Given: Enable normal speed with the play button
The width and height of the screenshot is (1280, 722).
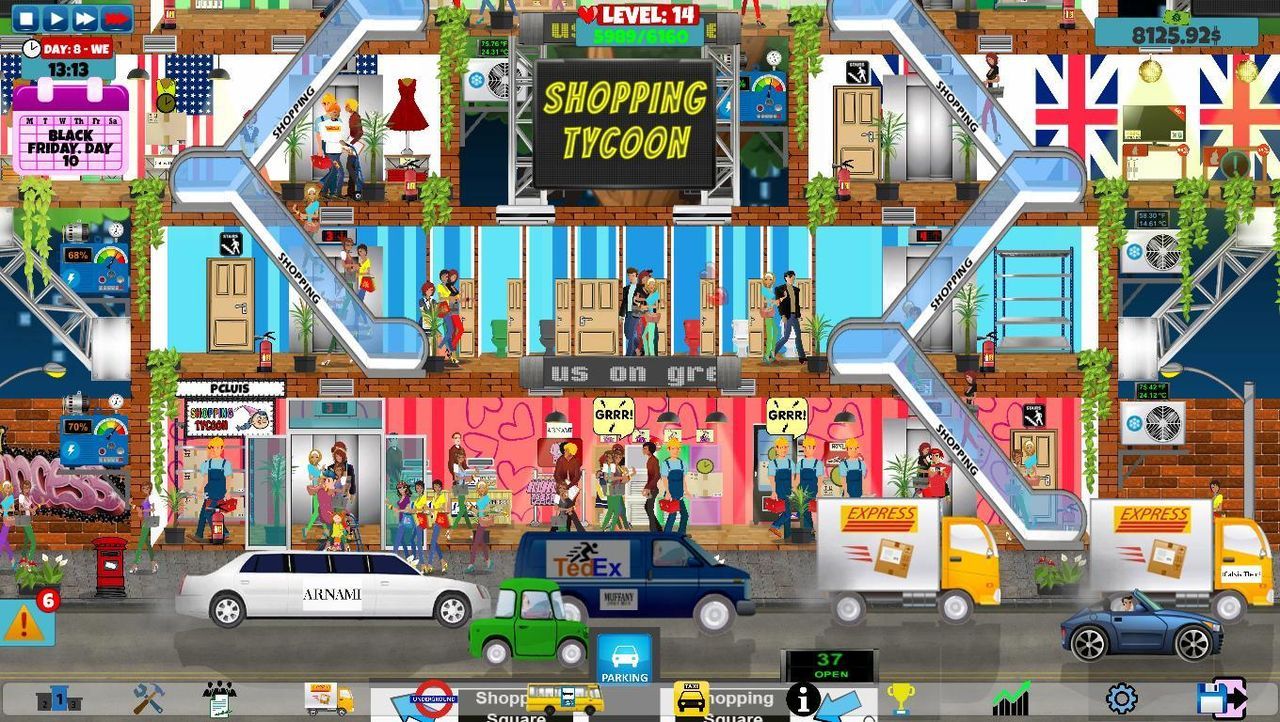Looking at the screenshot, I should pos(55,17).
